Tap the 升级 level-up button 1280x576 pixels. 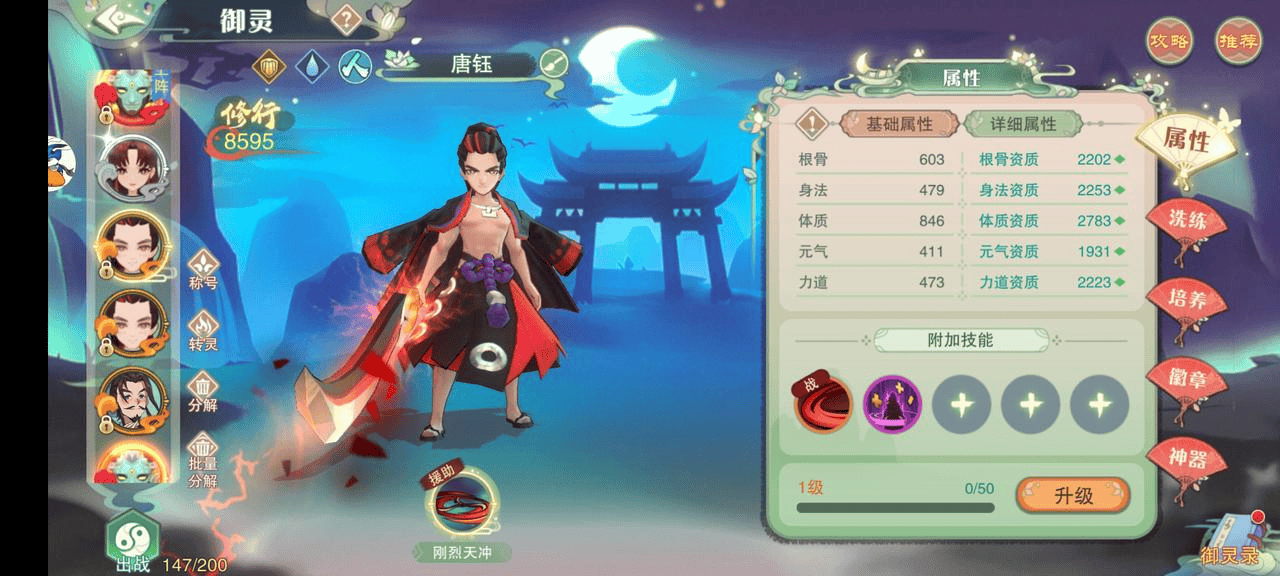1072,495
